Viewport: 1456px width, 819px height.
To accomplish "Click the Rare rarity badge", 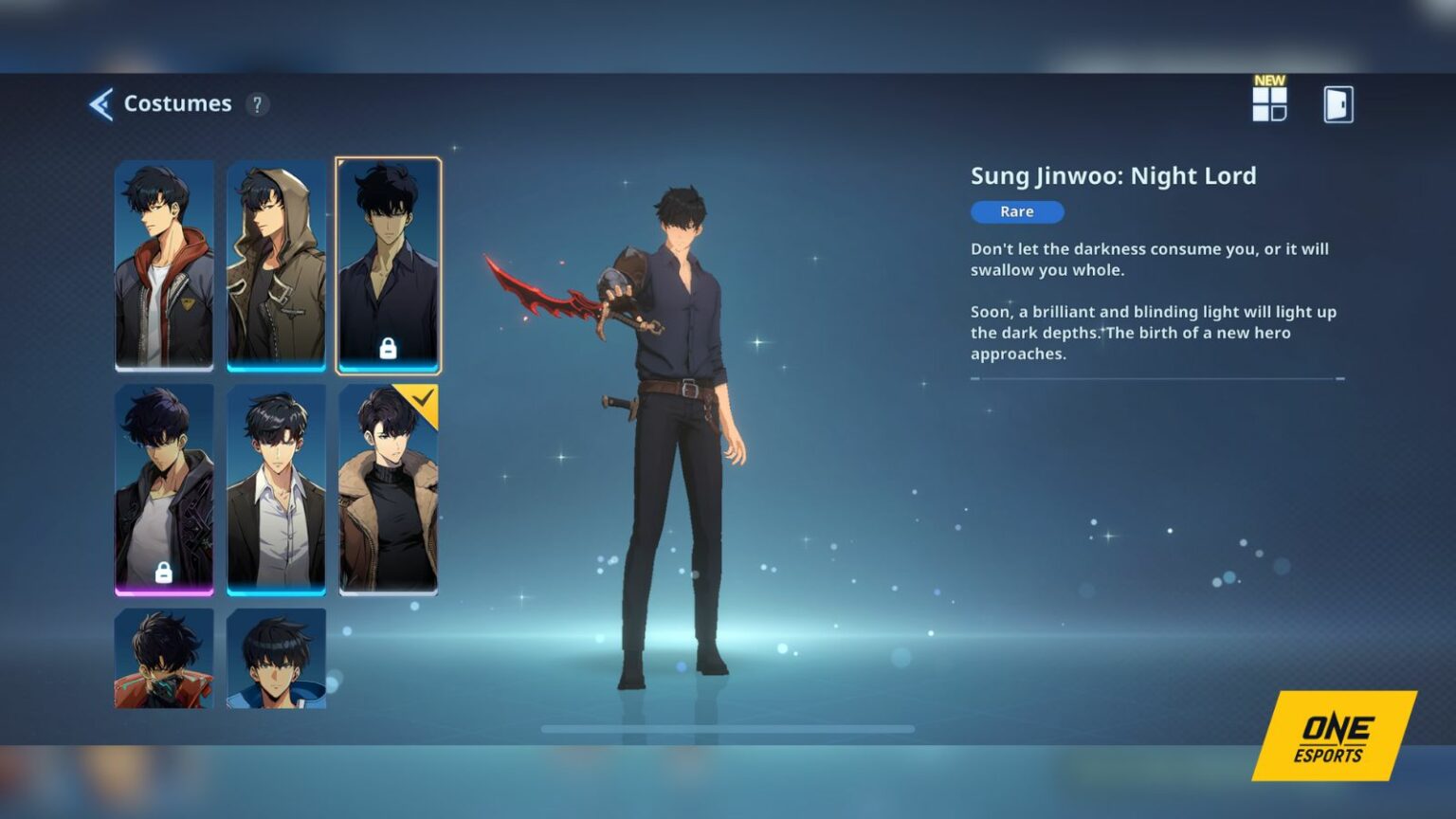I will pyautogui.click(x=1016, y=211).
